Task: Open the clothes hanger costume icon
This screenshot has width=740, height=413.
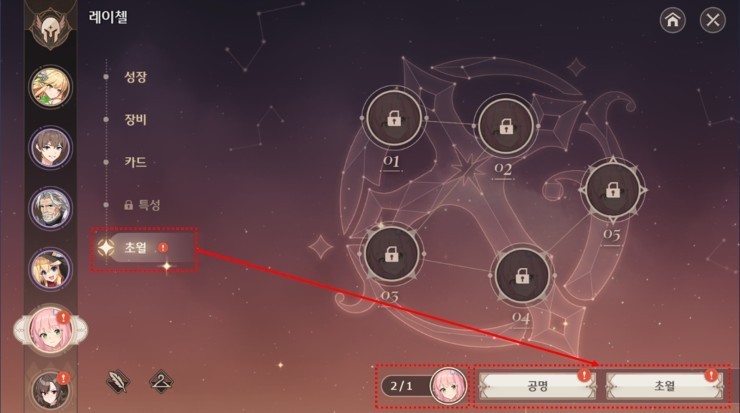Action: coord(160,380)
